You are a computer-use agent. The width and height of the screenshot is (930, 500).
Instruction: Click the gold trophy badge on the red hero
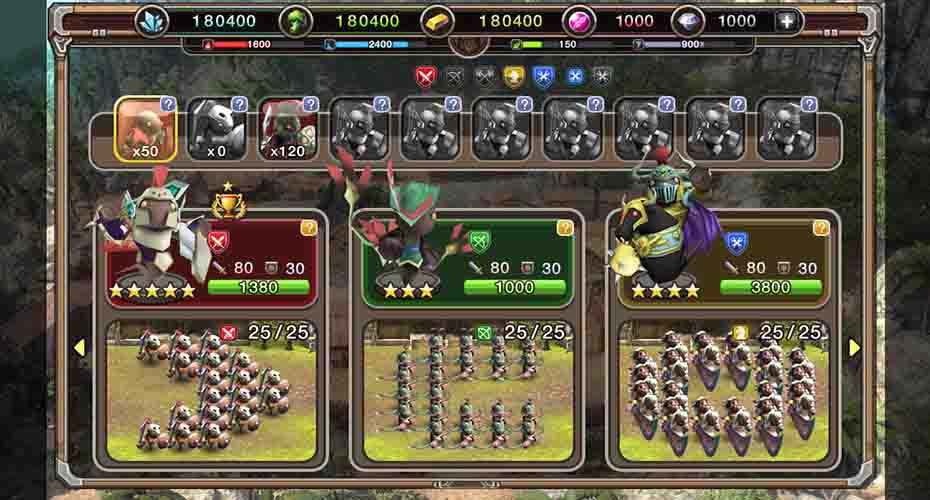point(229,204)
